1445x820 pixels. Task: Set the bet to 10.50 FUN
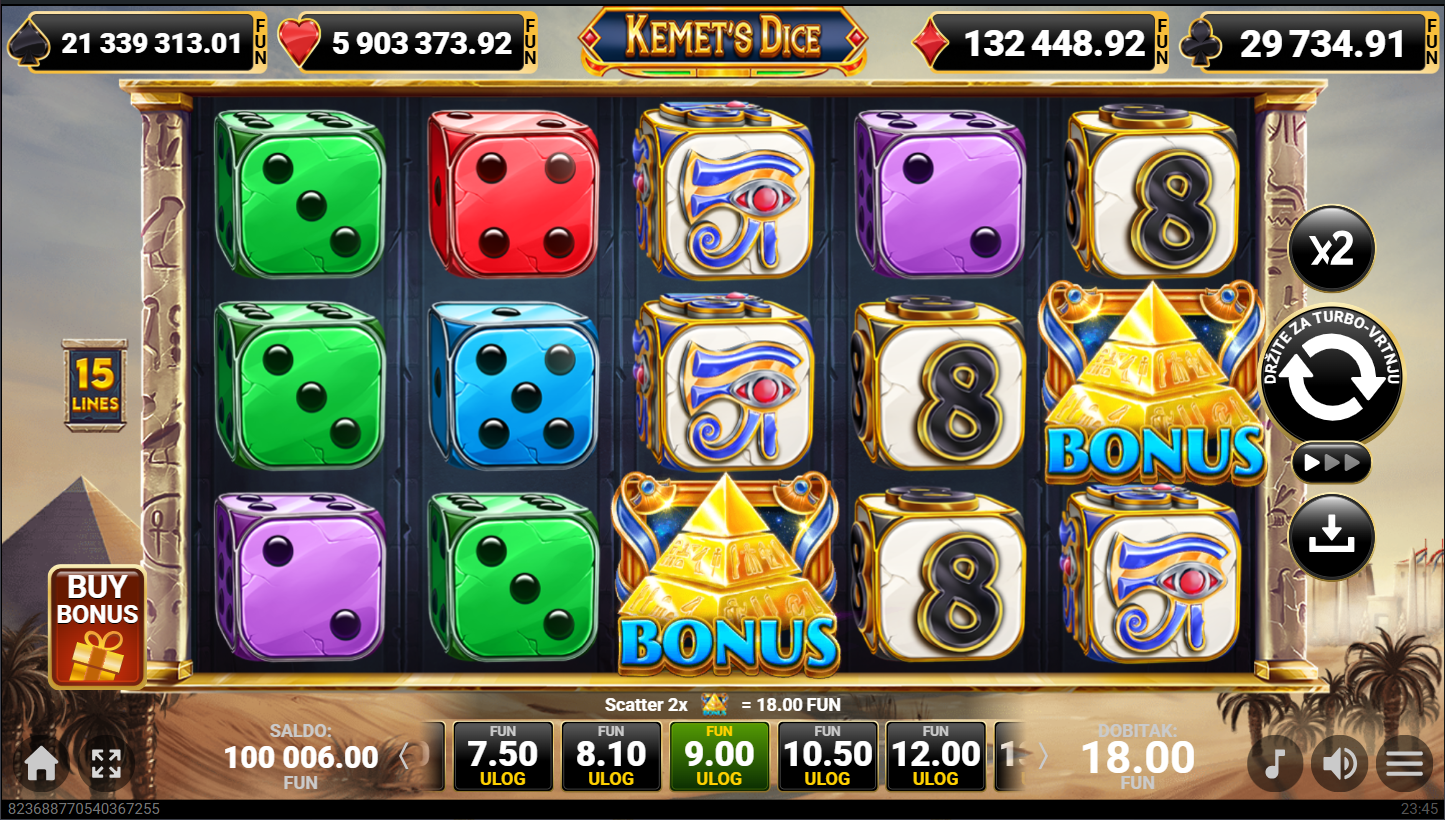827,756
